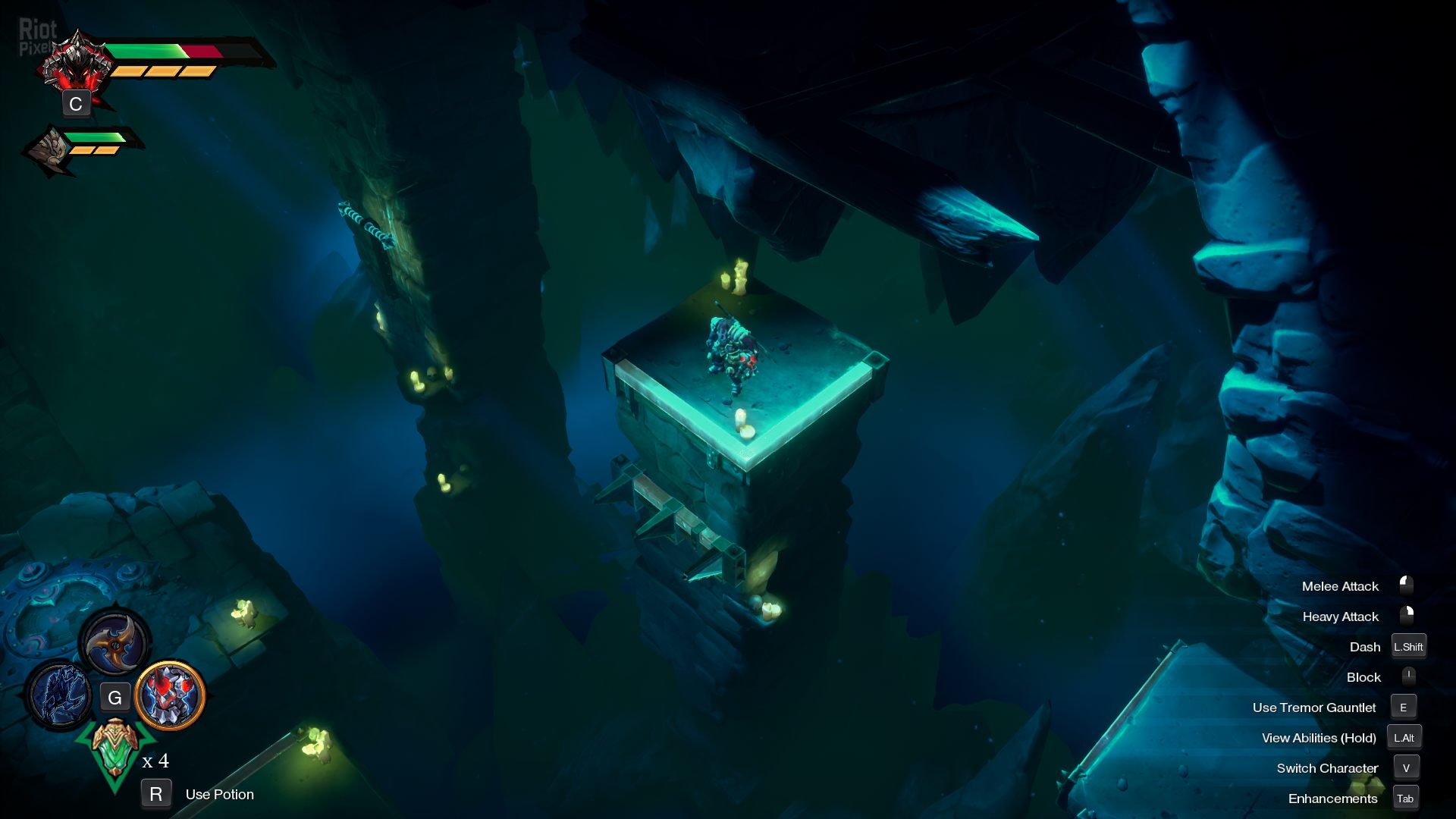
Task: Select Strife's small character portrait
Action: pos(49,148)
